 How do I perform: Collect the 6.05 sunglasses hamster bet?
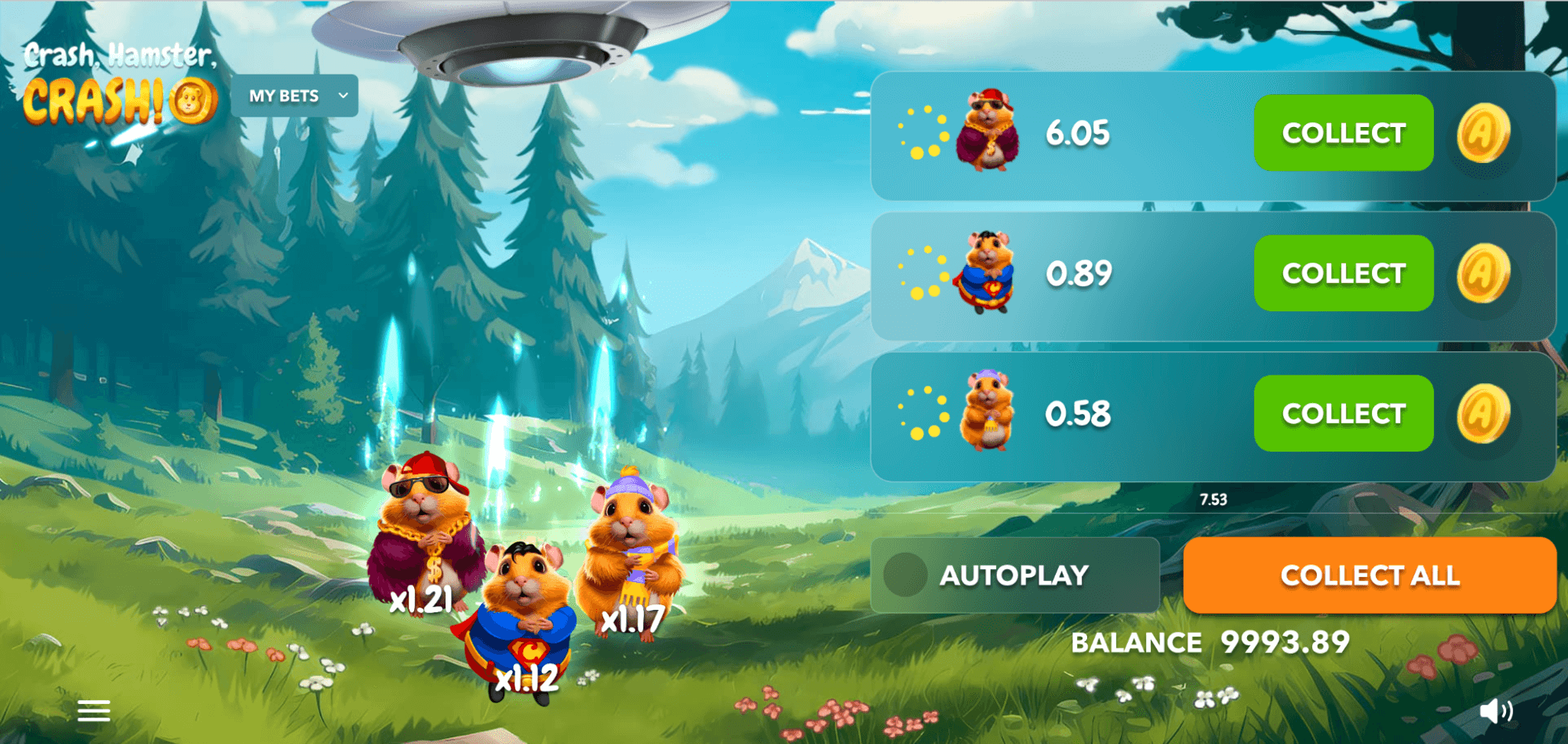1343,133
